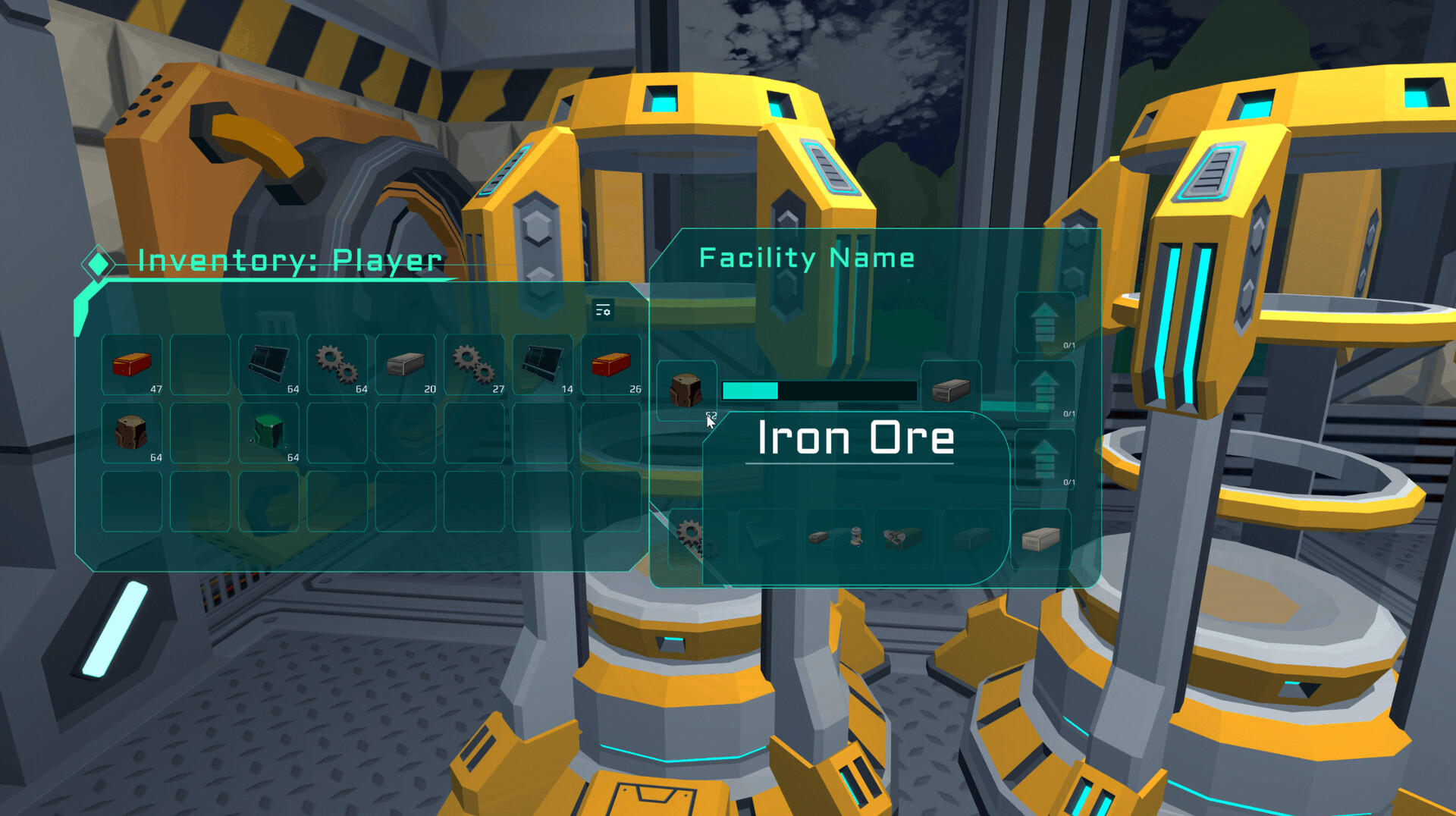Open the Facility Name header
1456x816 pixels.
[x=807, y=258]
